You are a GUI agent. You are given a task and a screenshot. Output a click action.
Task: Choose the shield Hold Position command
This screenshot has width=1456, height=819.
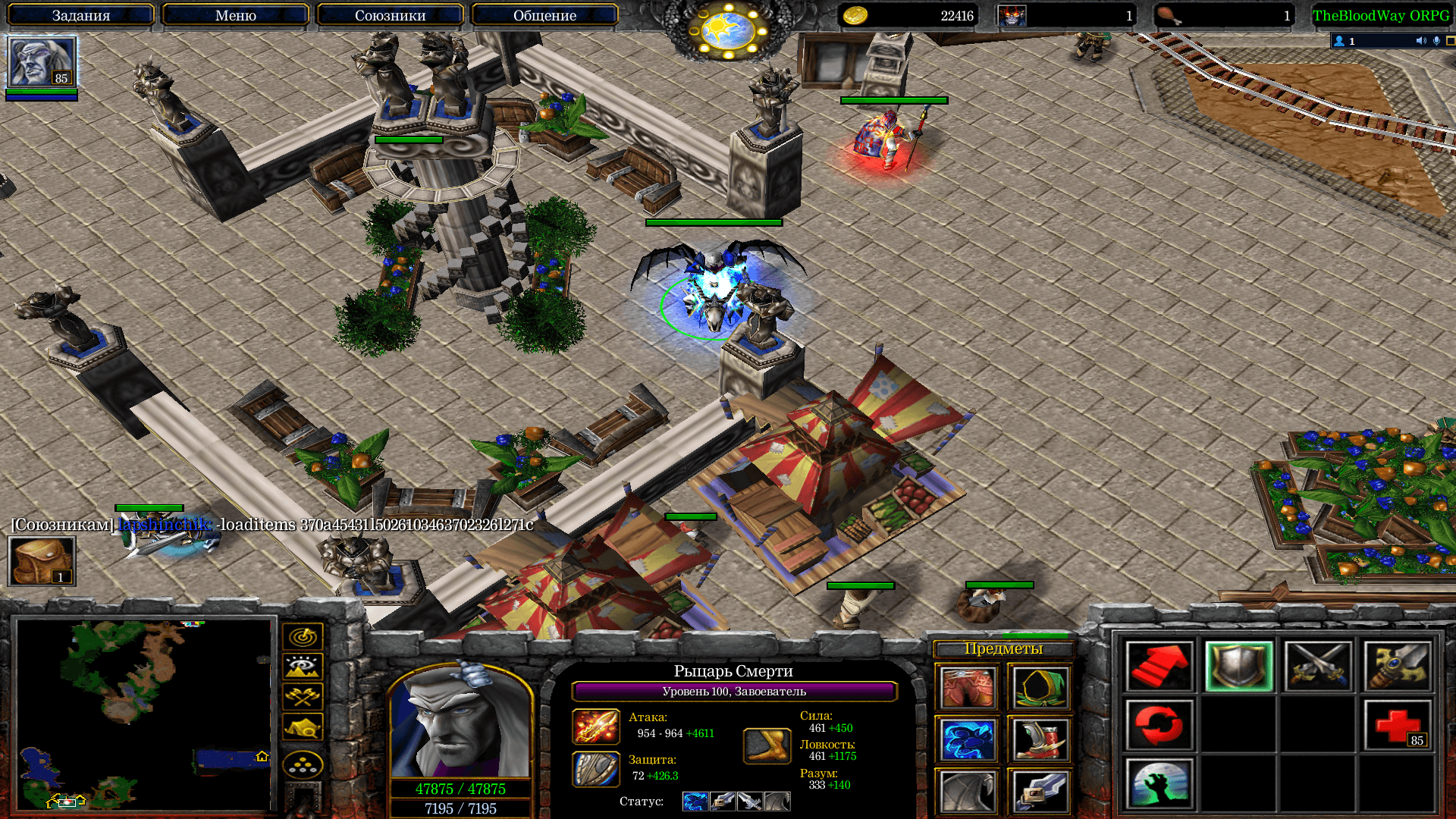pos(1238,667)
